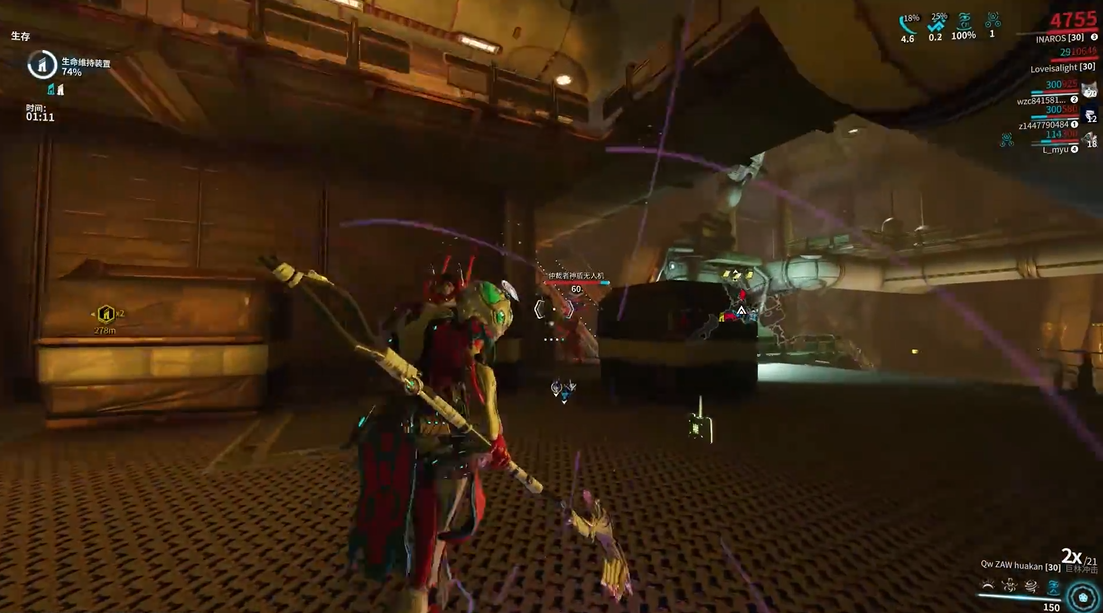Activate the second Inaros ability icon
The image size is (1103, 613).
[x=1009, y=587]
